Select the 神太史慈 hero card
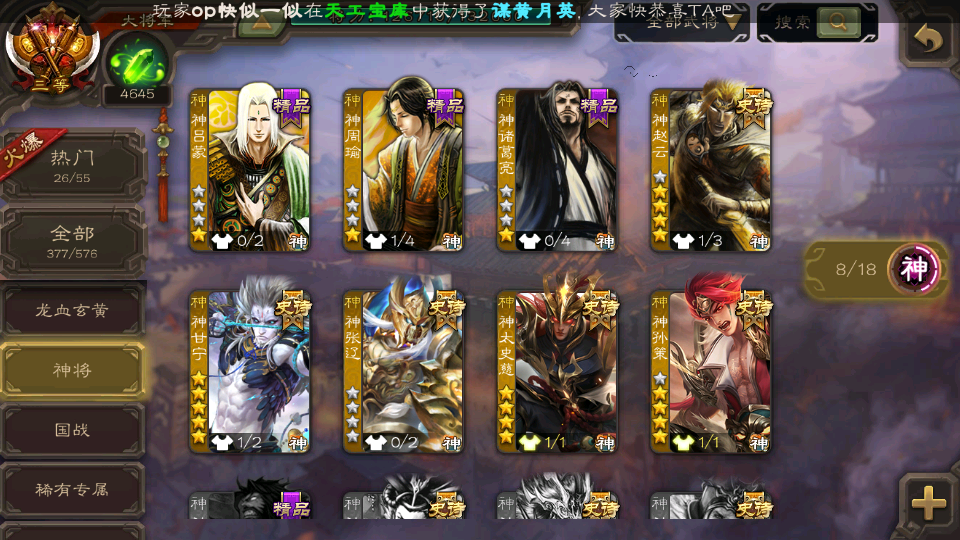The image size is (960, 540). coord(557,370)
